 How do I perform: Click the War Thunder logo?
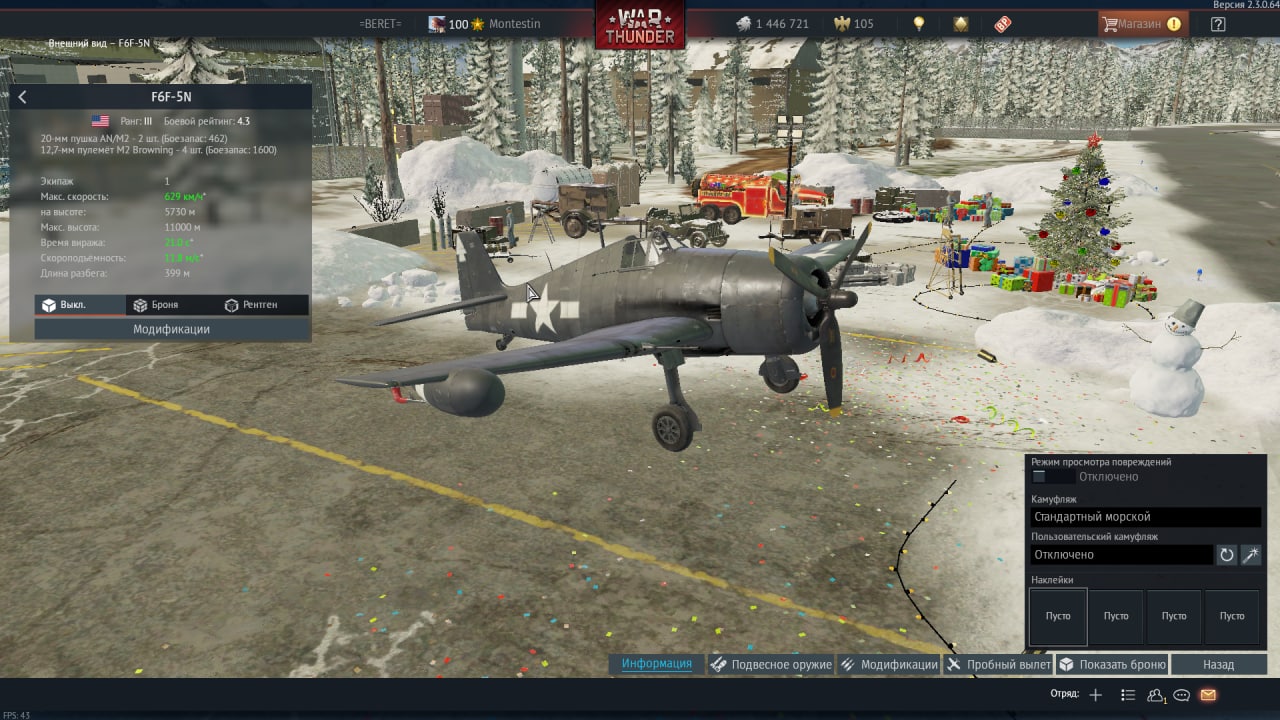click(x=640, y=24)
